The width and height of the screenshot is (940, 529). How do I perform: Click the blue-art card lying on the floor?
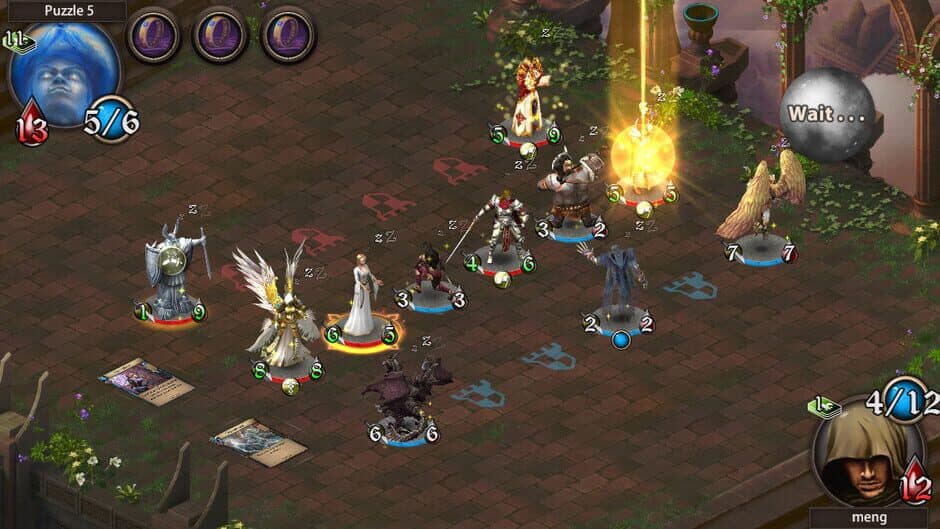(259, 440)
